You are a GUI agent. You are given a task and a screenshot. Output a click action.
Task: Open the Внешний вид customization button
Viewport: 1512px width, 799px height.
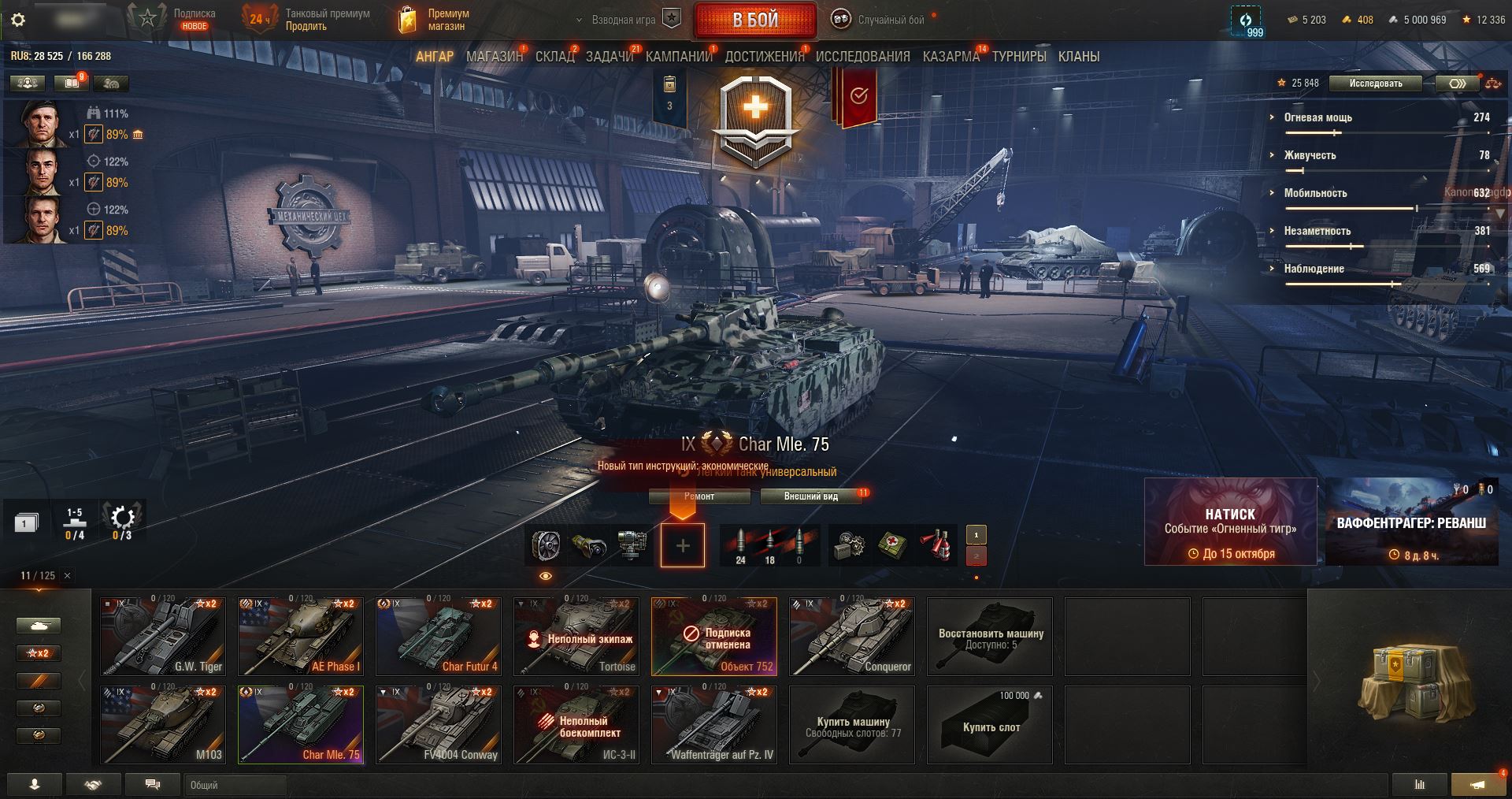click(810, 496)
